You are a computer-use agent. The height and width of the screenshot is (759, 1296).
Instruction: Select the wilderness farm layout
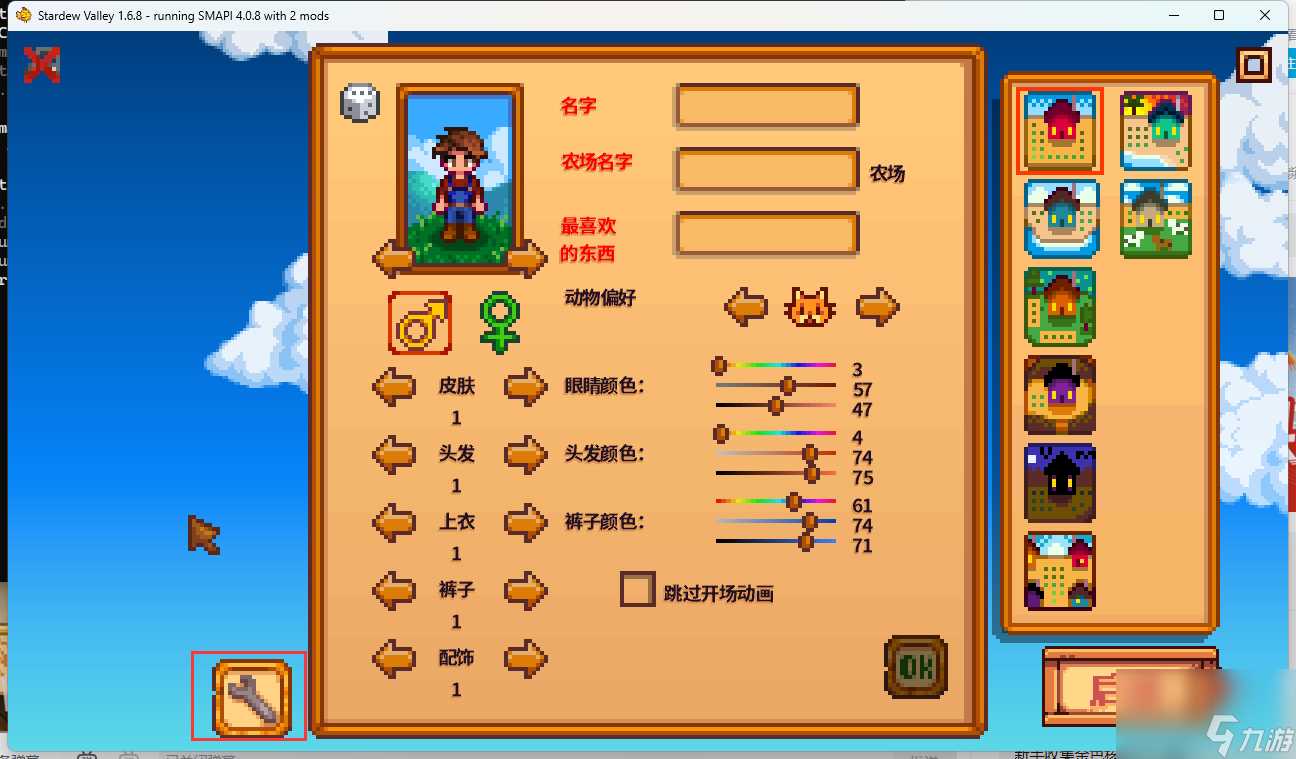(x=1059, y=483)
